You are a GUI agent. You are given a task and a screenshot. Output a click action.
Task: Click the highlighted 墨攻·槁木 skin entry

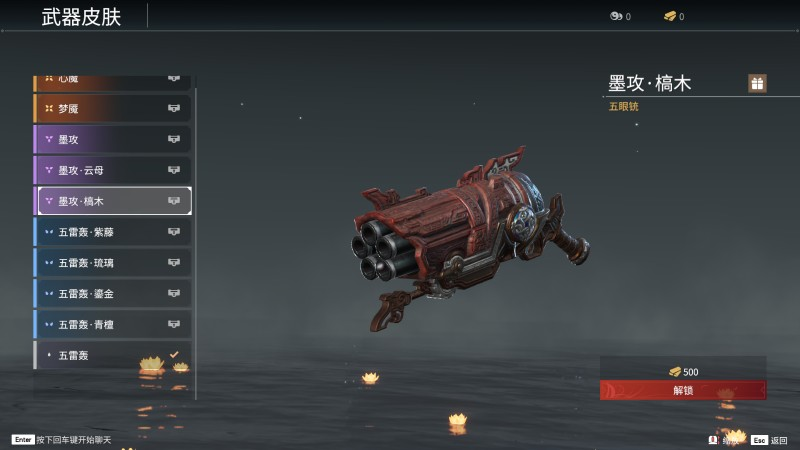point(114,201)
